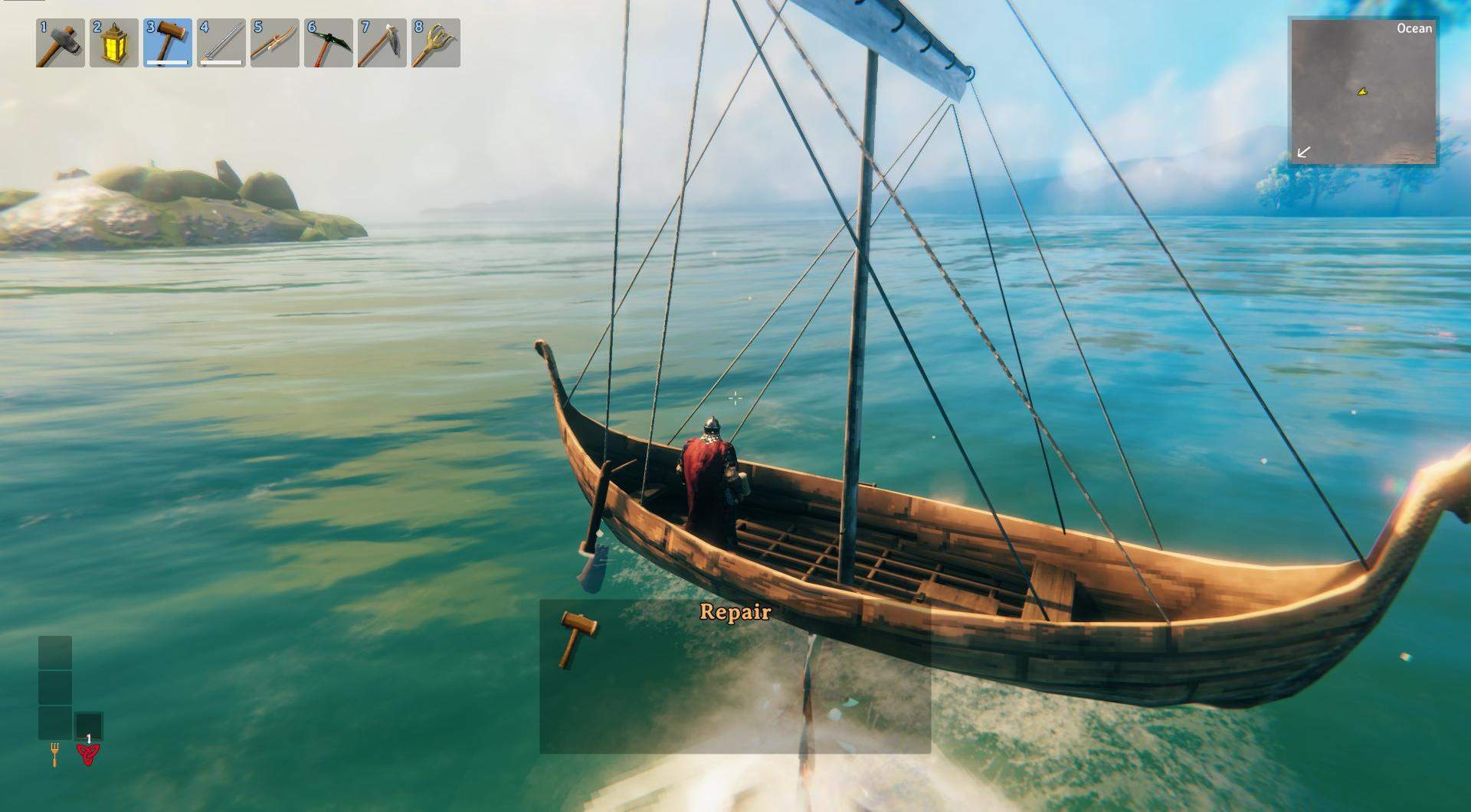1471x812 pixels.
Task: Choose the golden trident-shaped tool in slot 8
Action: coord(435,43)
